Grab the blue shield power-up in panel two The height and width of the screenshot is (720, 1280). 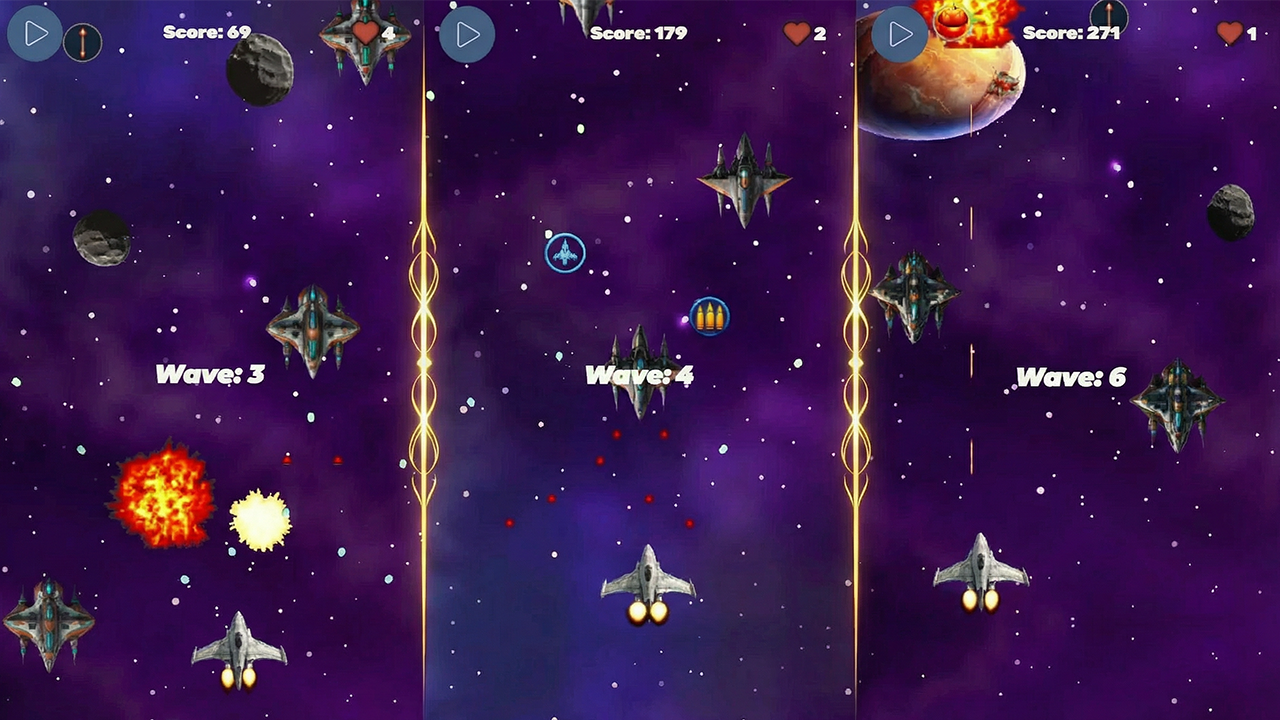coord(564,253)
